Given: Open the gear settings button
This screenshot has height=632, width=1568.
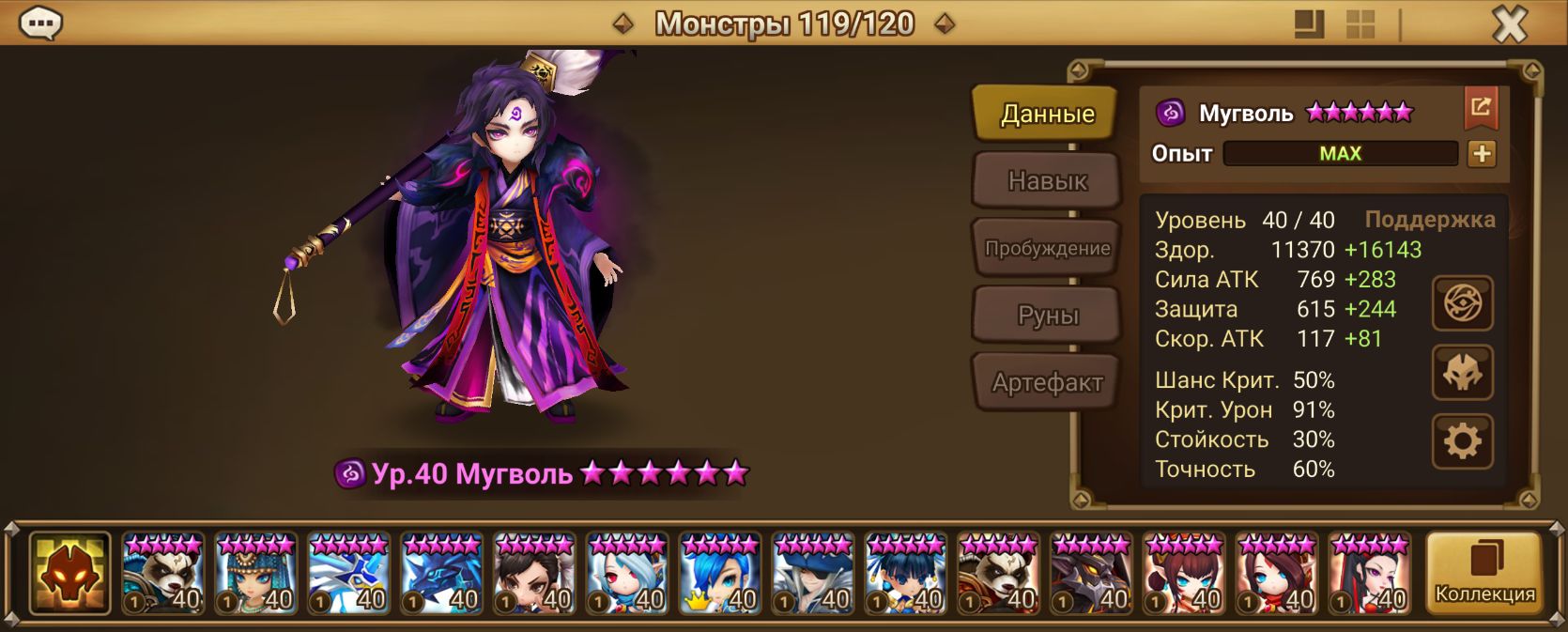Looking at the screenshot, I should [x=1462, y=440].
